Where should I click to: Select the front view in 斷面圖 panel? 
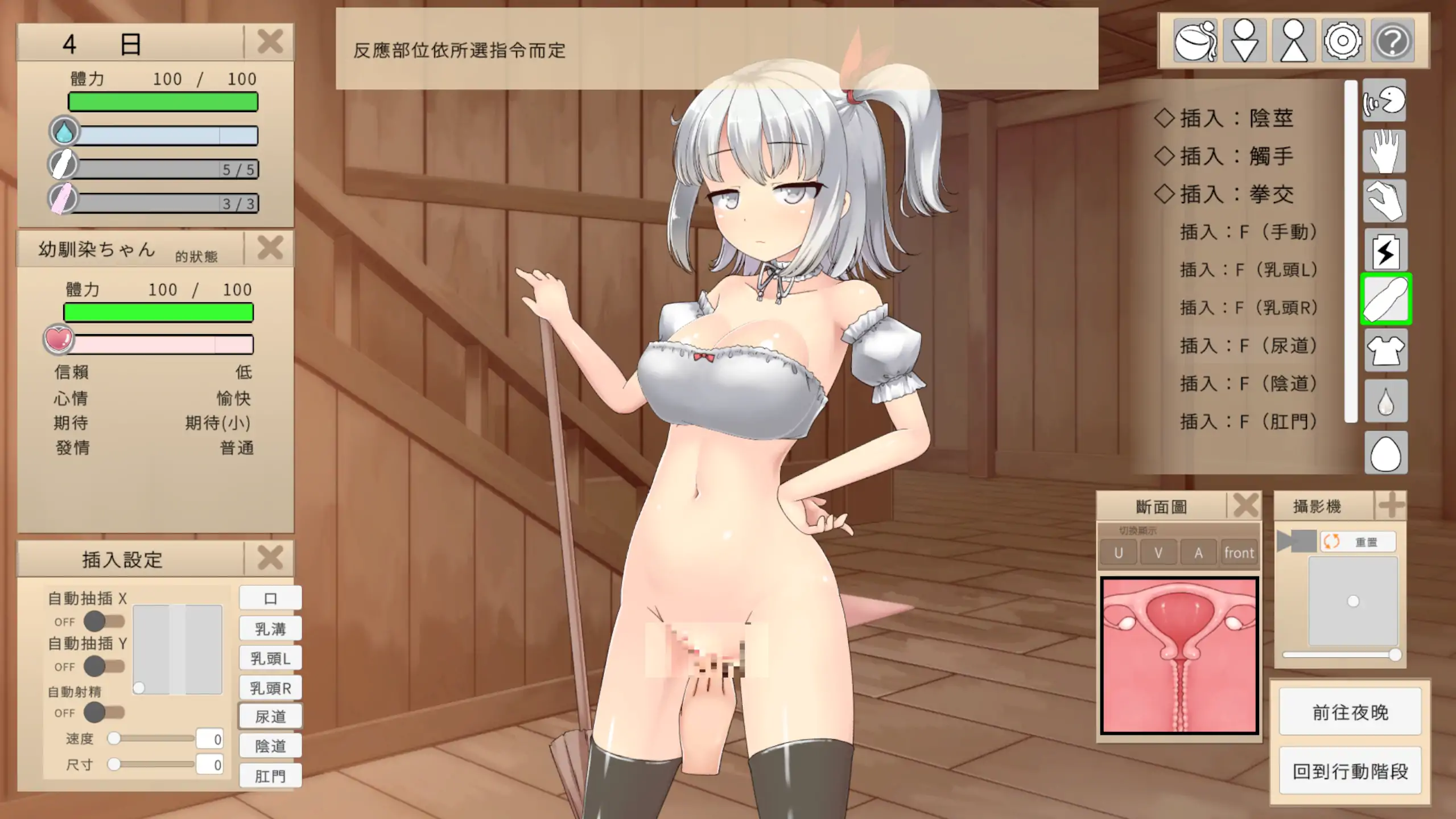(1239, 552)
